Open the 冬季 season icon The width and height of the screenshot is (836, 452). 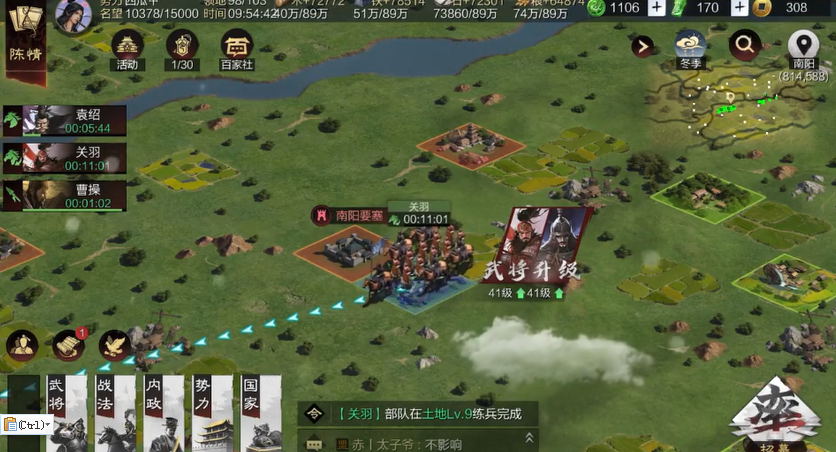tap(690, 46)
